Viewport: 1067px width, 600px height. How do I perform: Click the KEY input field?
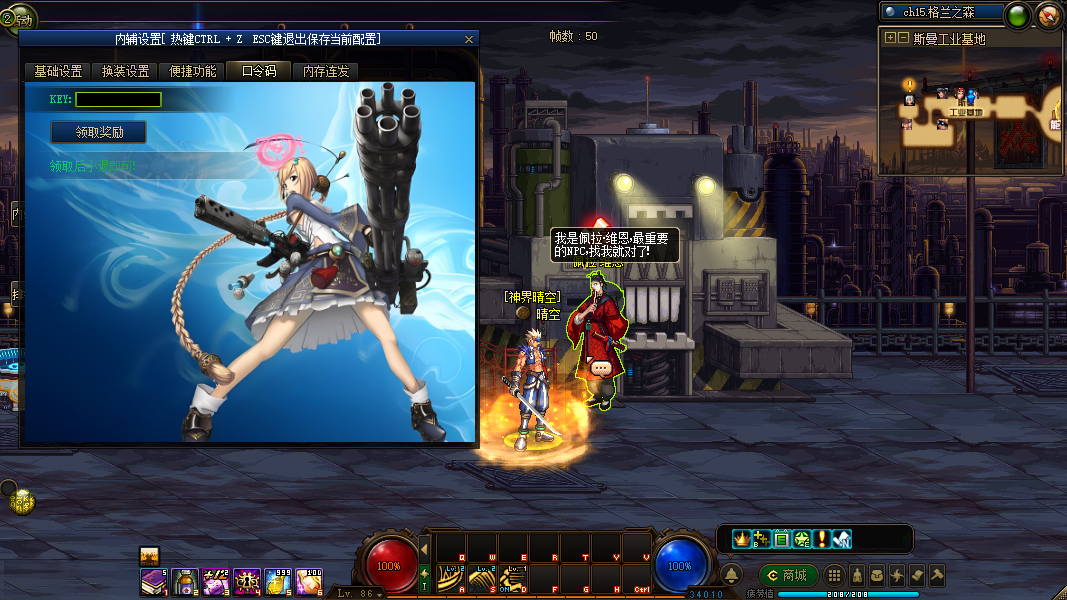(x=118, y=100)
